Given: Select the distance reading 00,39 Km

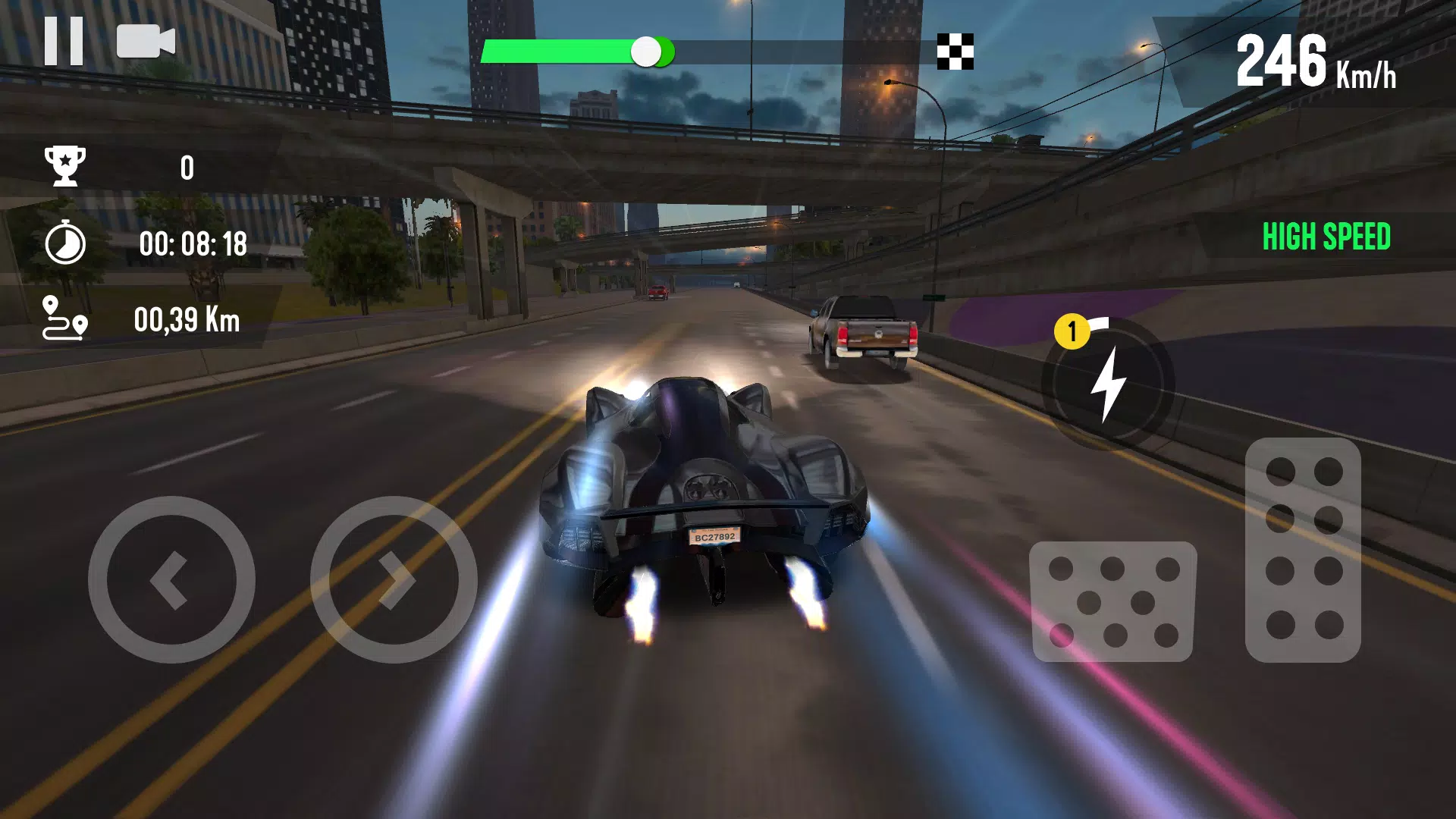Looking at the screenshot, I should click(186, 320).
